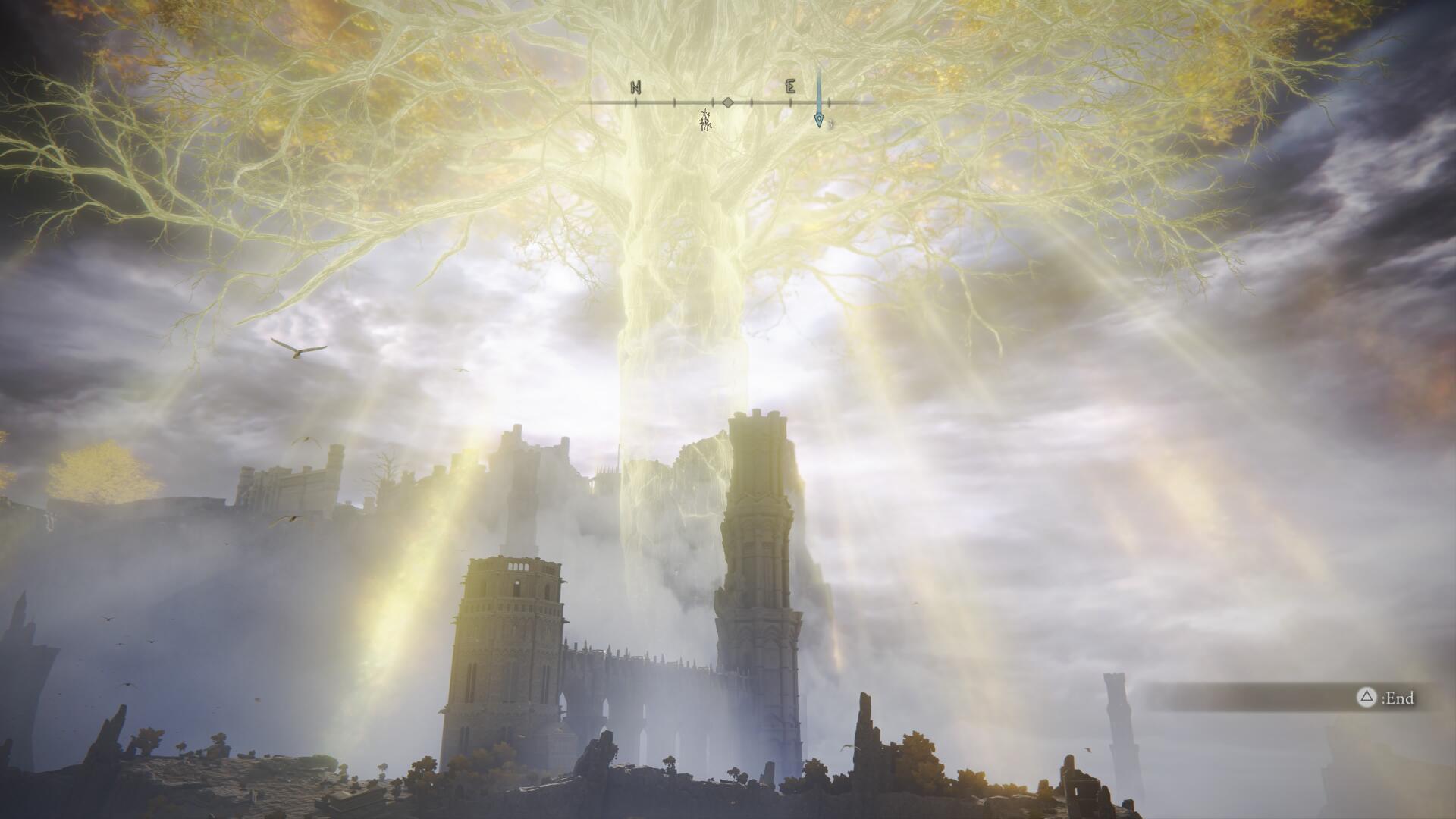Click the E marker on the compass
The width and height of the screenshot is (1456, 819).
coord(792,86)
